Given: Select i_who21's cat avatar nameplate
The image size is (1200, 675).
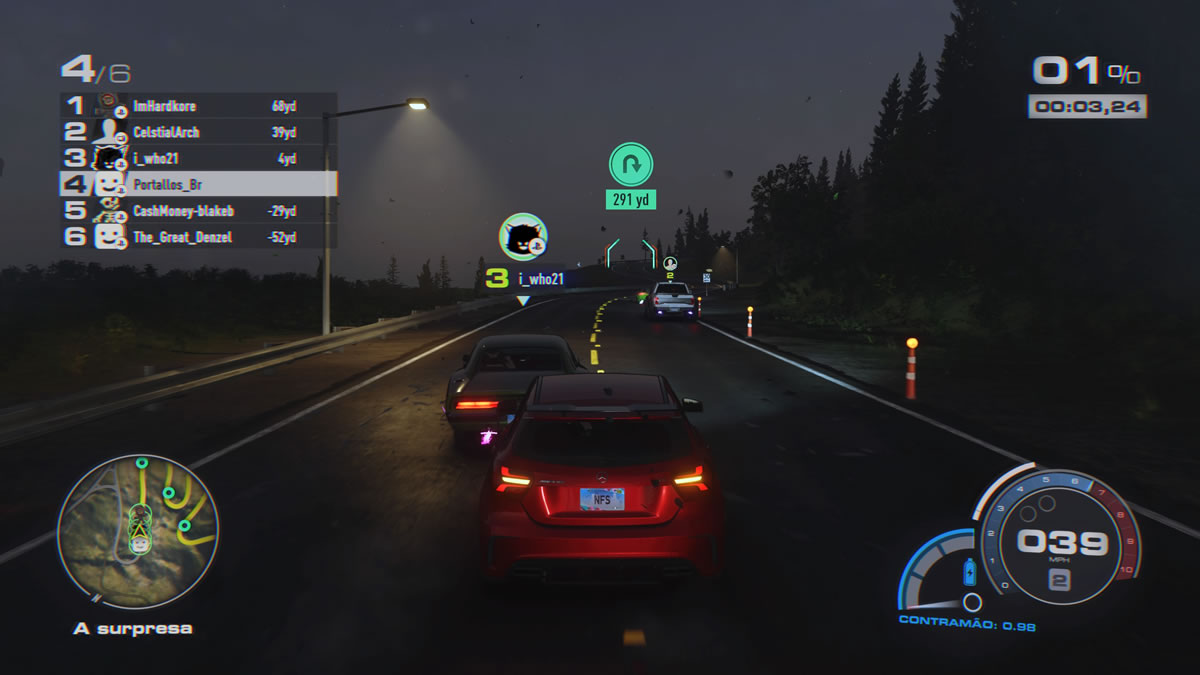Looking at the screenshot, I should pyautogui.click(x=523, y=238).
